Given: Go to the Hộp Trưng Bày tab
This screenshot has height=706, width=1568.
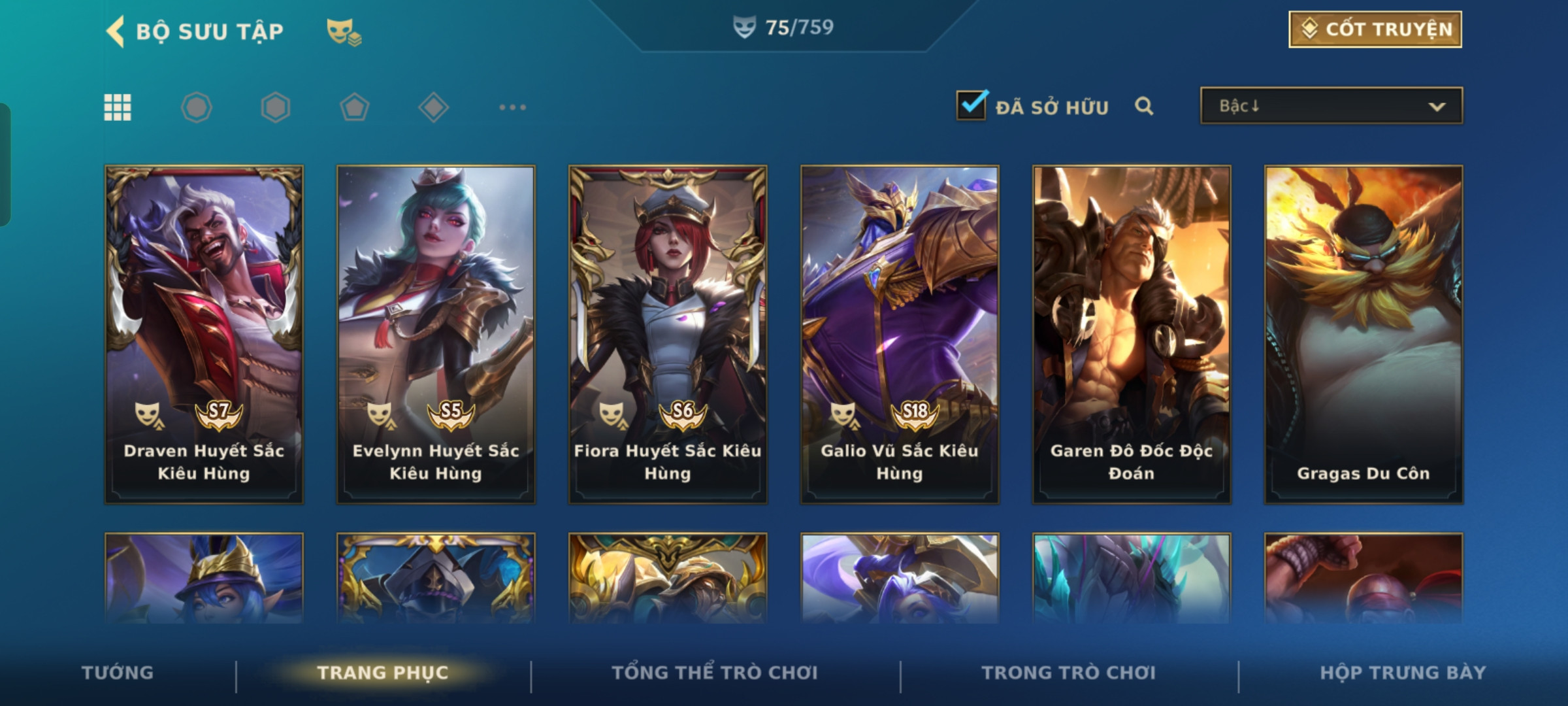Looking at the screenshot, I should [x=1403, y=673].
